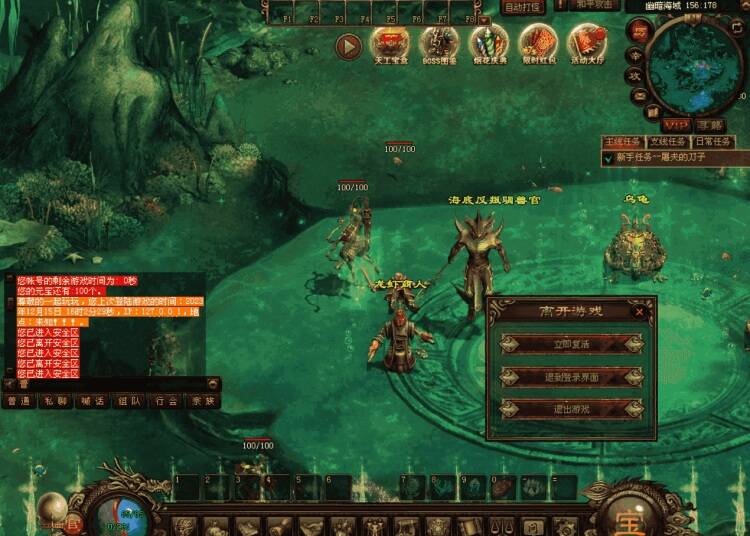Open the 烟花庆典 fireworks event icon
The image size is (750, 536).
[488, 43]
